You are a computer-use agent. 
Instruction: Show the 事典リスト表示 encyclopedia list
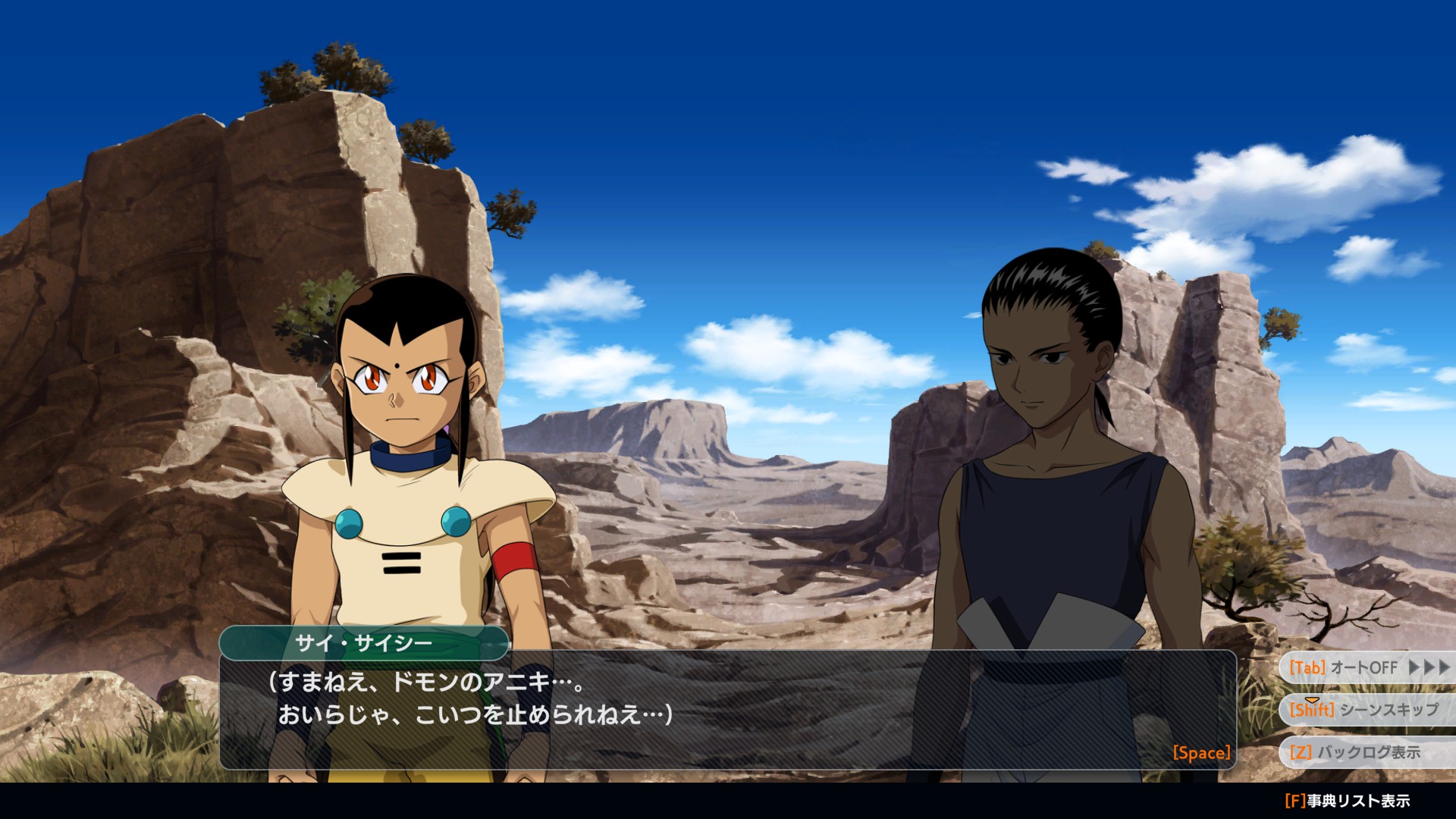pyautogui.click(x=1348, y=801)
